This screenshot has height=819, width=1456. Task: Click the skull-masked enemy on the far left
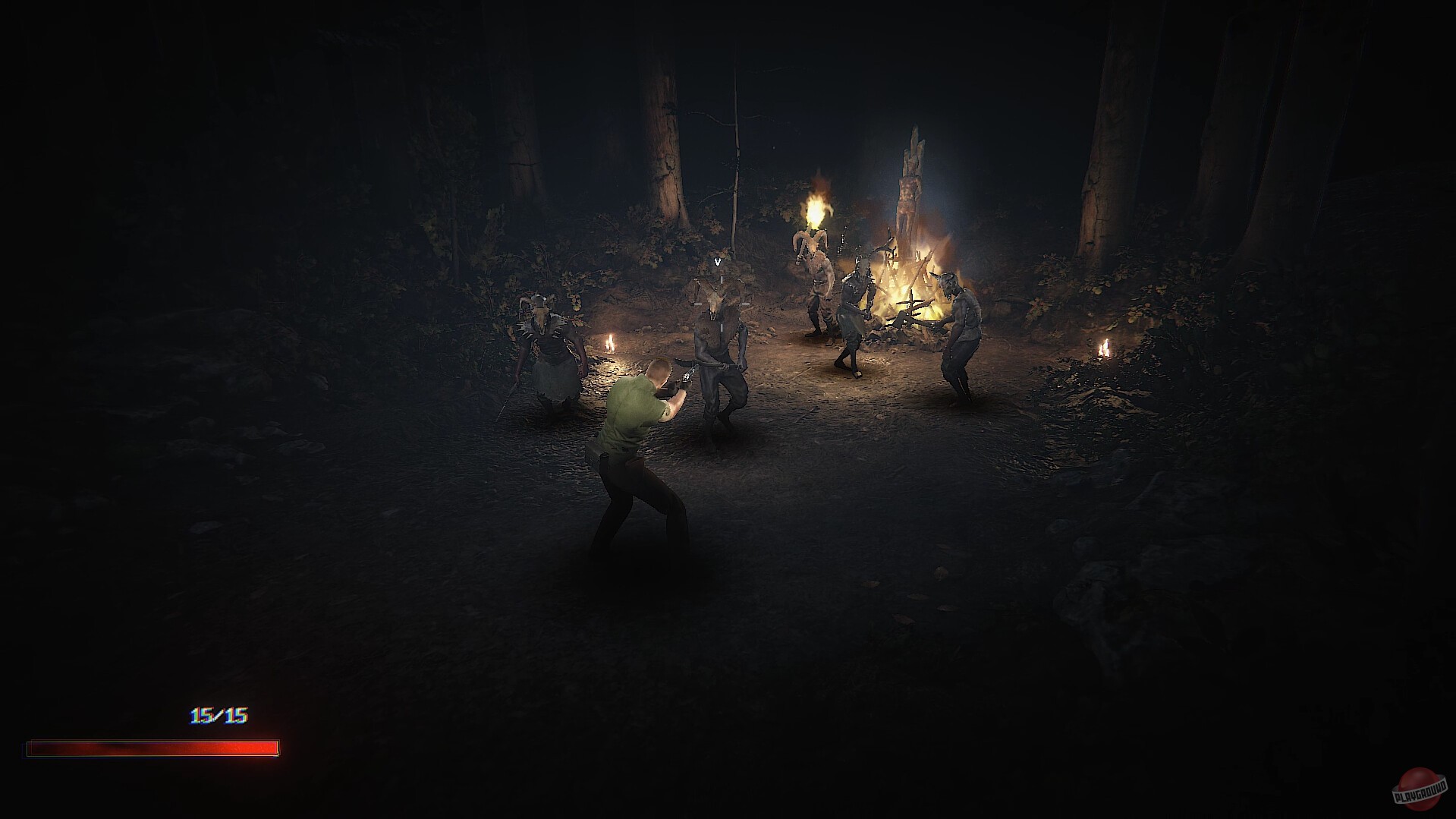pos(546,349)
